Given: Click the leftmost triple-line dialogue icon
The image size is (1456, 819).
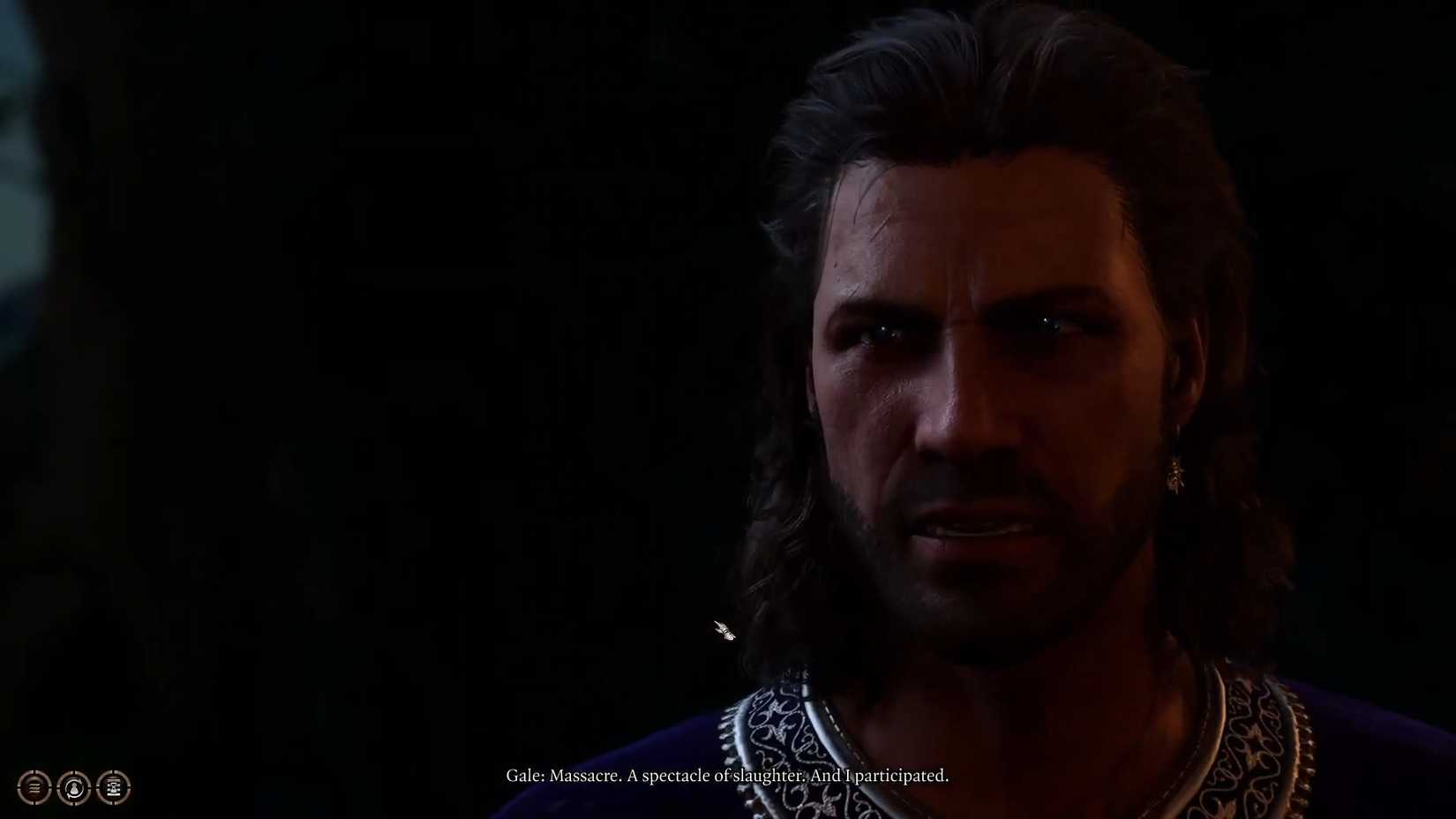Looking at the screenshot, I should tap(34, 788).
